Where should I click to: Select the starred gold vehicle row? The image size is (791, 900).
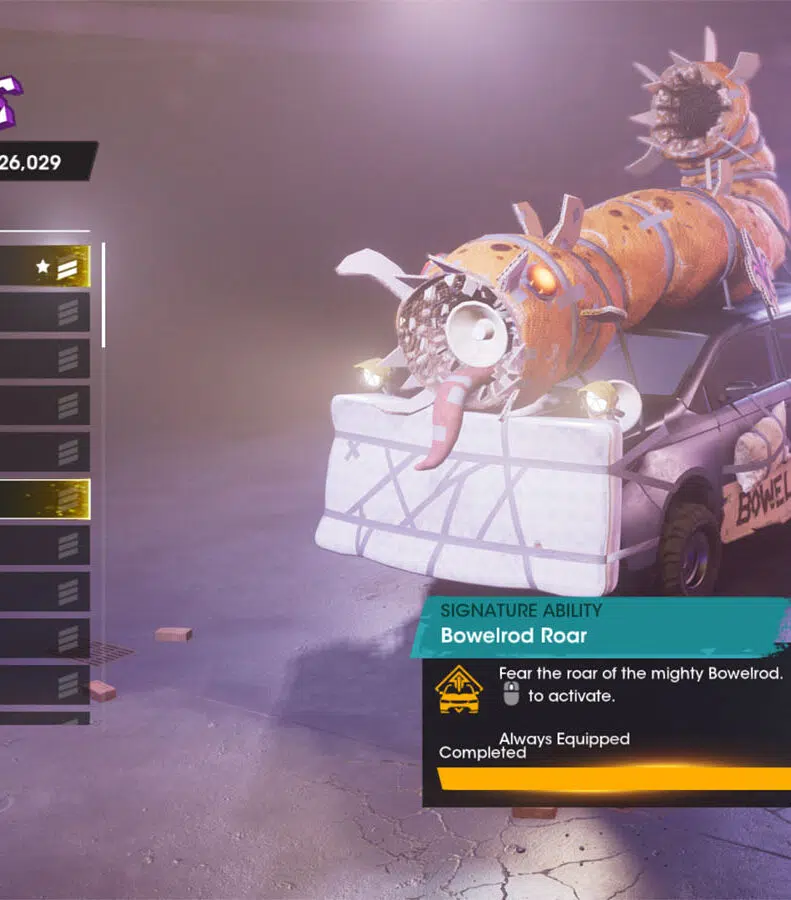[x=44, y=267]
